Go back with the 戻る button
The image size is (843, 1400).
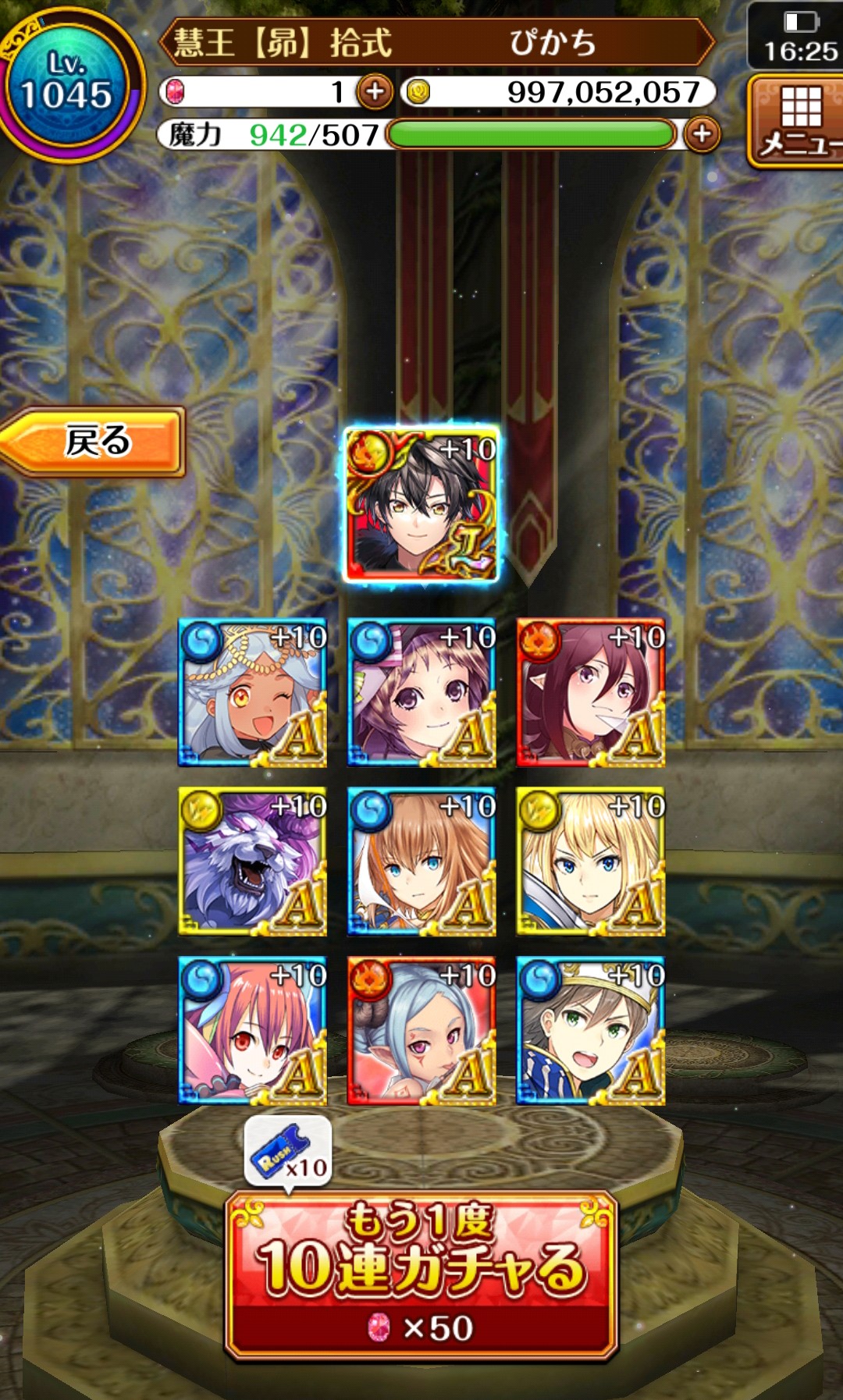point(94,441)
